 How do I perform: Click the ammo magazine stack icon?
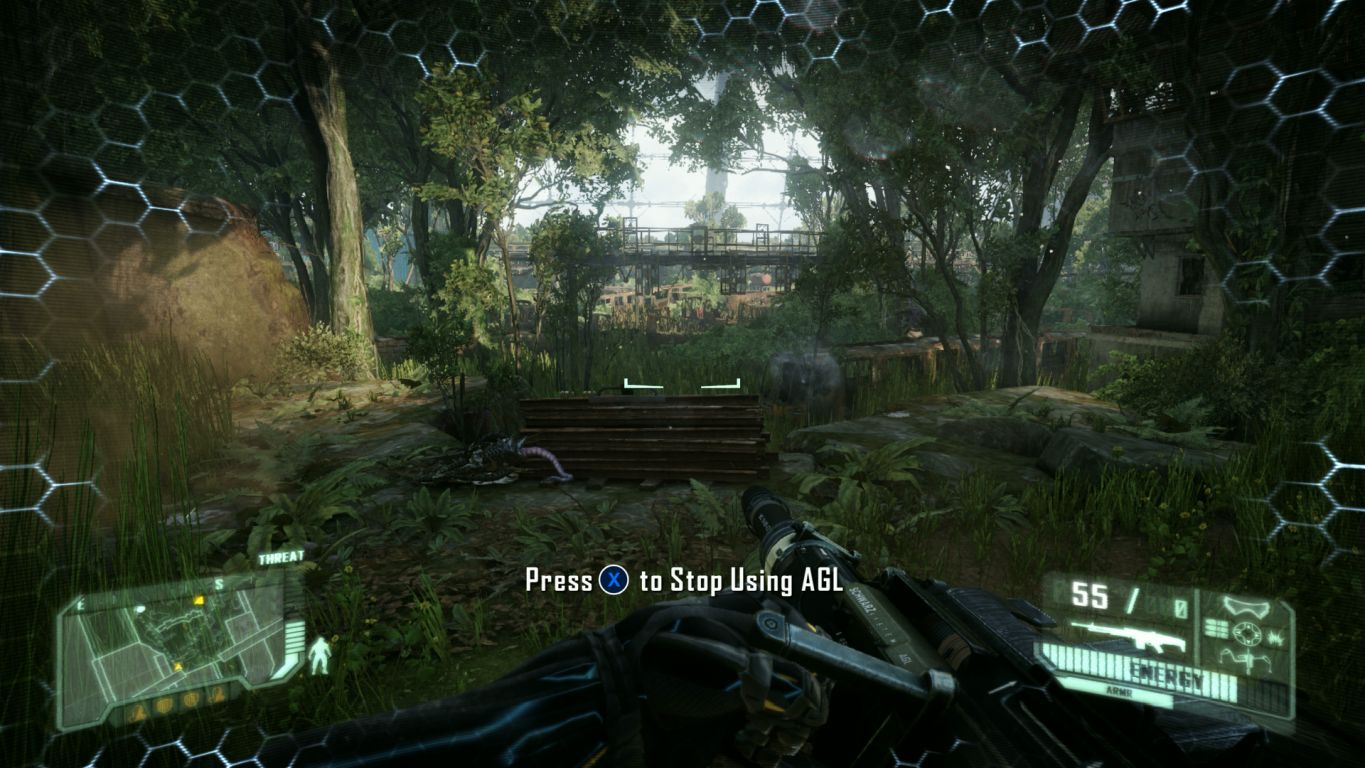(1215, 627)
